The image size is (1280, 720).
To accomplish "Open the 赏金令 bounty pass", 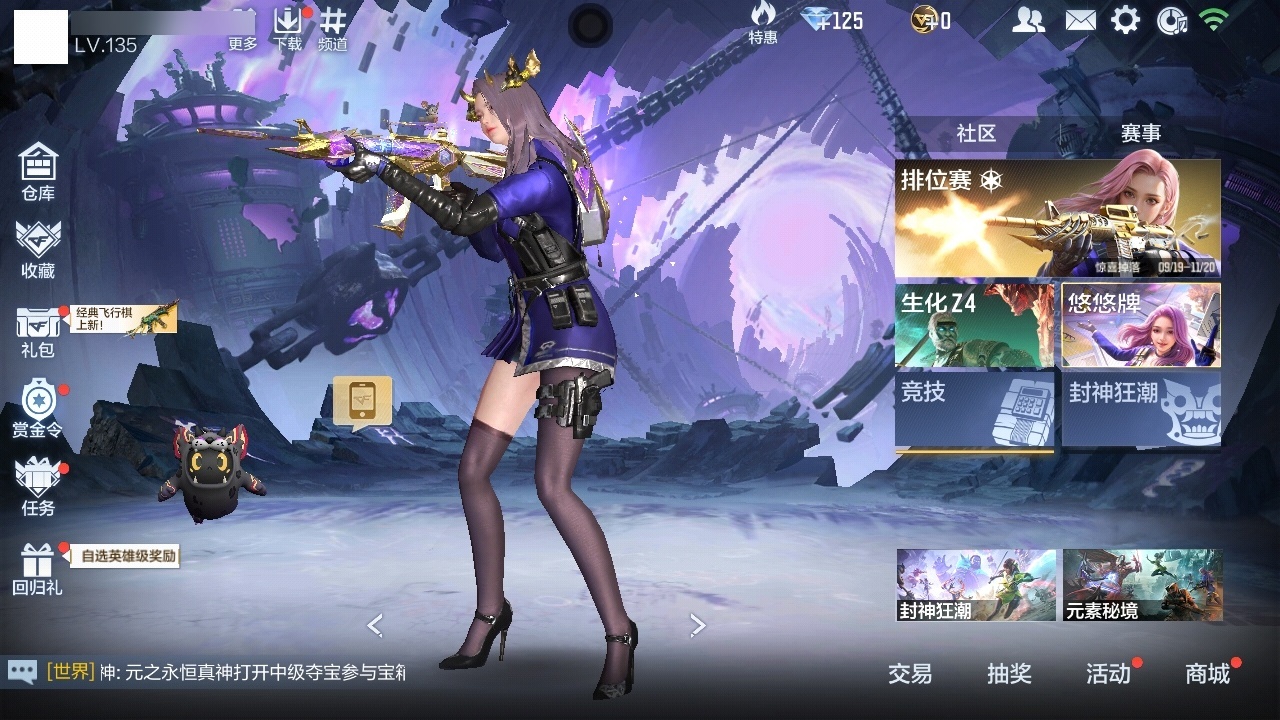I will pyautogui.click(x=38, y=408).
